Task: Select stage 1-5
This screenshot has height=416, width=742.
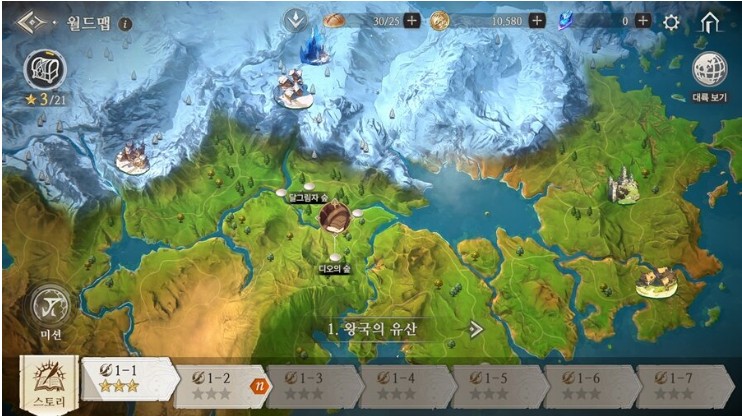Action: click(495, 386)
